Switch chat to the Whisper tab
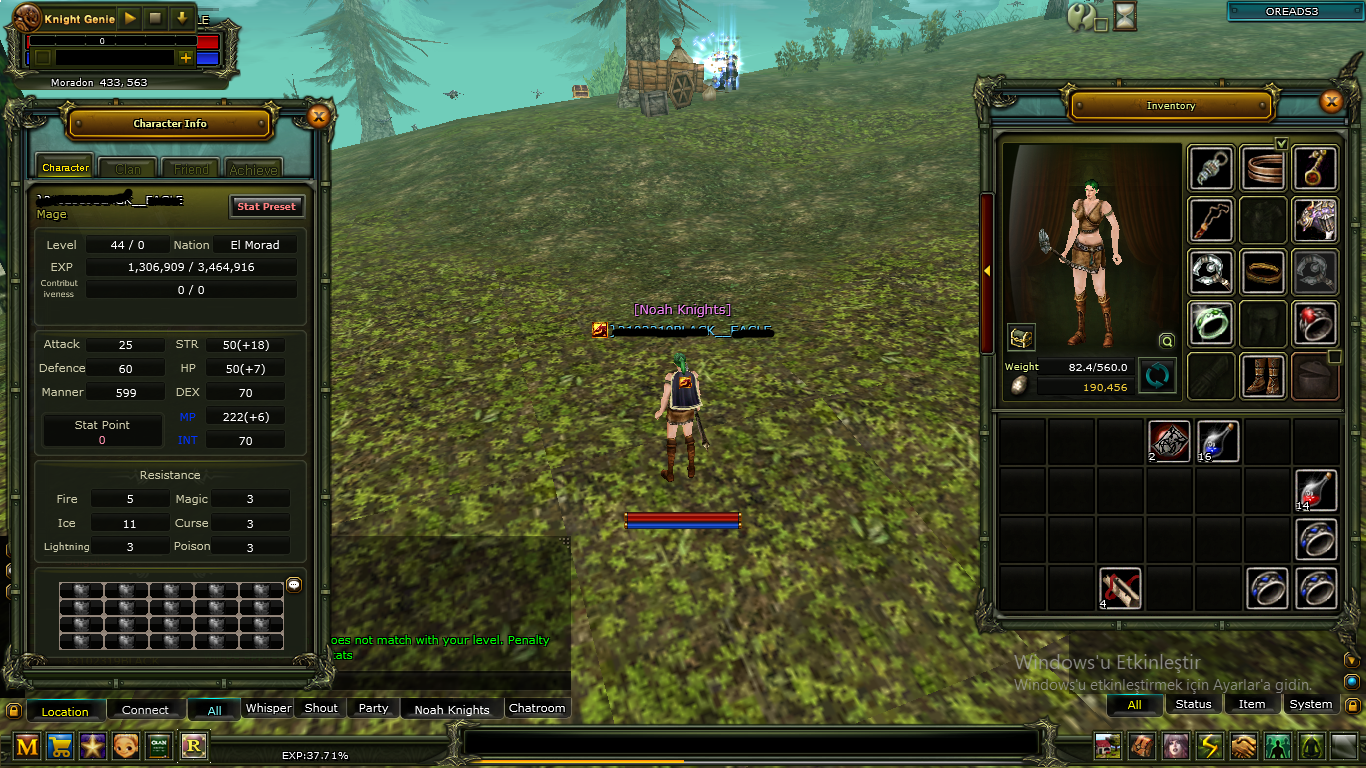The width and height of the screenshot is (1366, 768). click(x=268, y=708)
